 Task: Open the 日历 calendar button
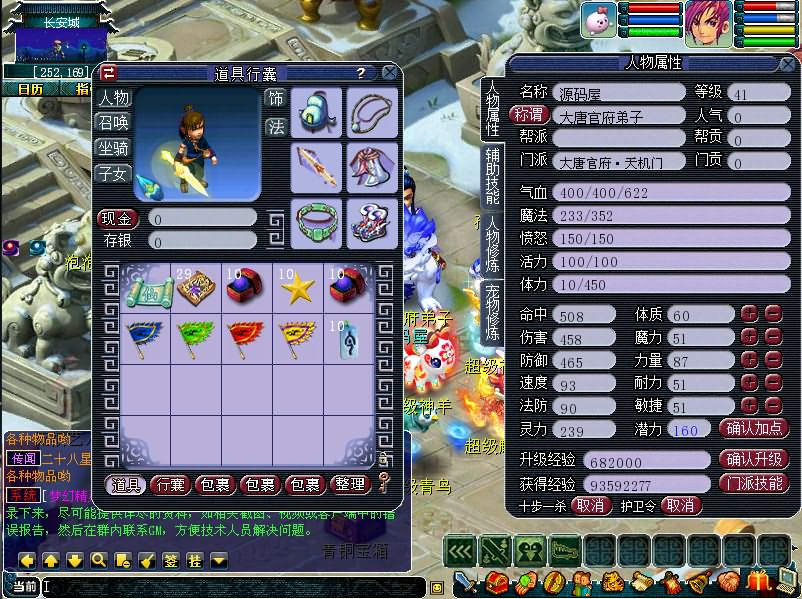click(x=31, y=88)
